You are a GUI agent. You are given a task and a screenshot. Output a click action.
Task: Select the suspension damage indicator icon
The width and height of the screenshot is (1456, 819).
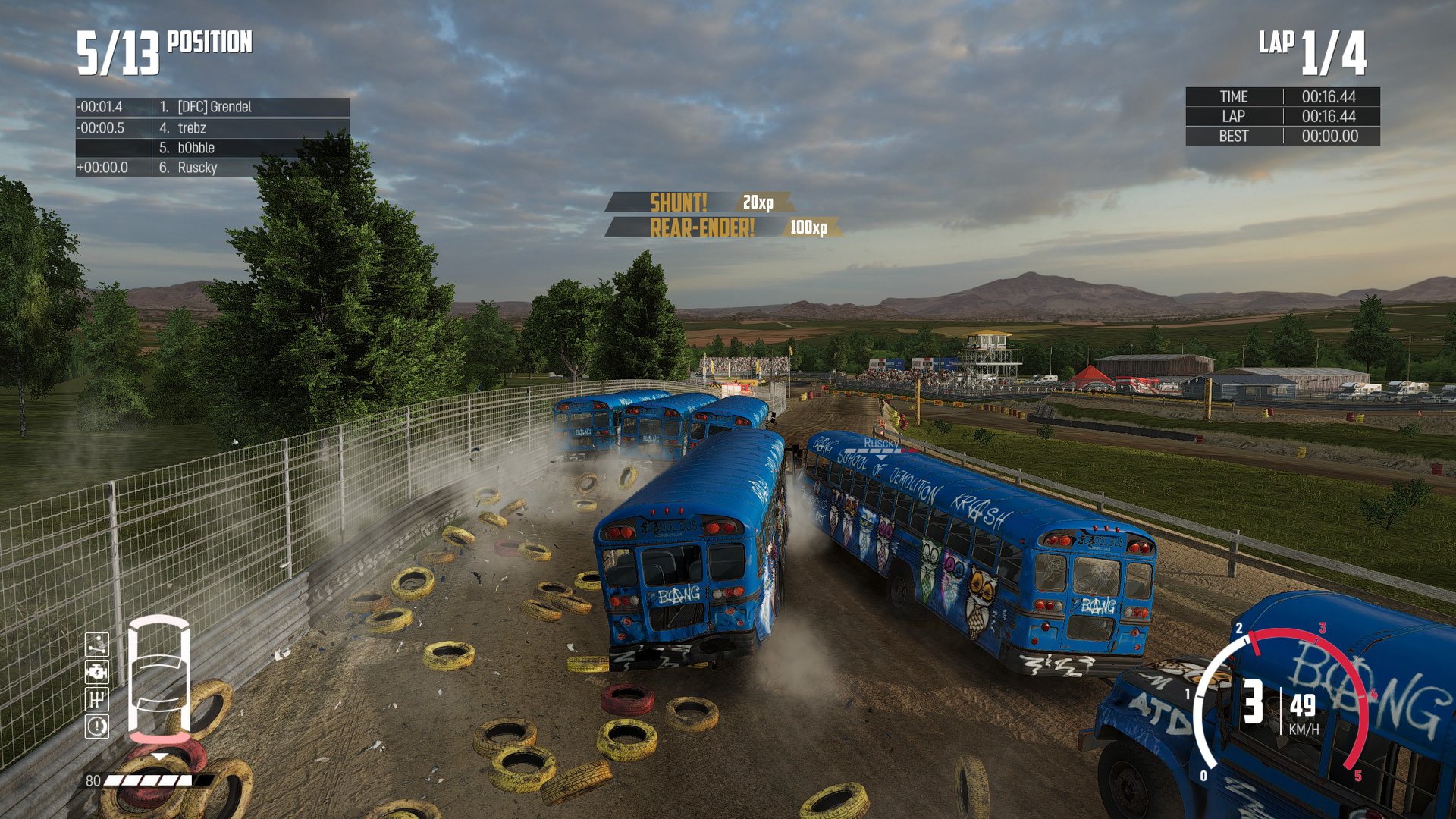click(97, 645)
